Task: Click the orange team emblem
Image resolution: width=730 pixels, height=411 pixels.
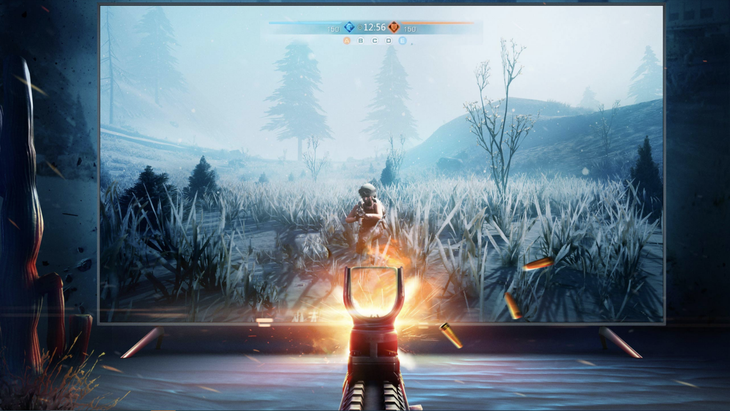Action: [394, 27]
